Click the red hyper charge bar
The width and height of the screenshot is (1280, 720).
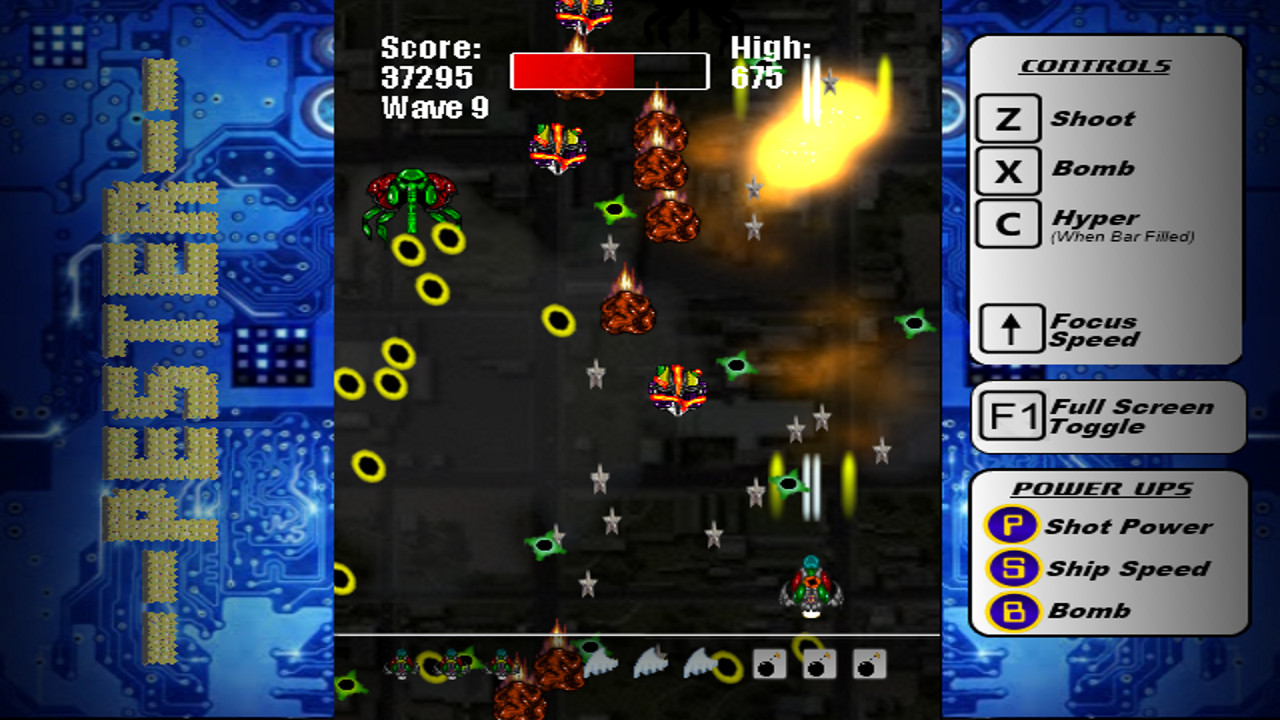[573, 70]
